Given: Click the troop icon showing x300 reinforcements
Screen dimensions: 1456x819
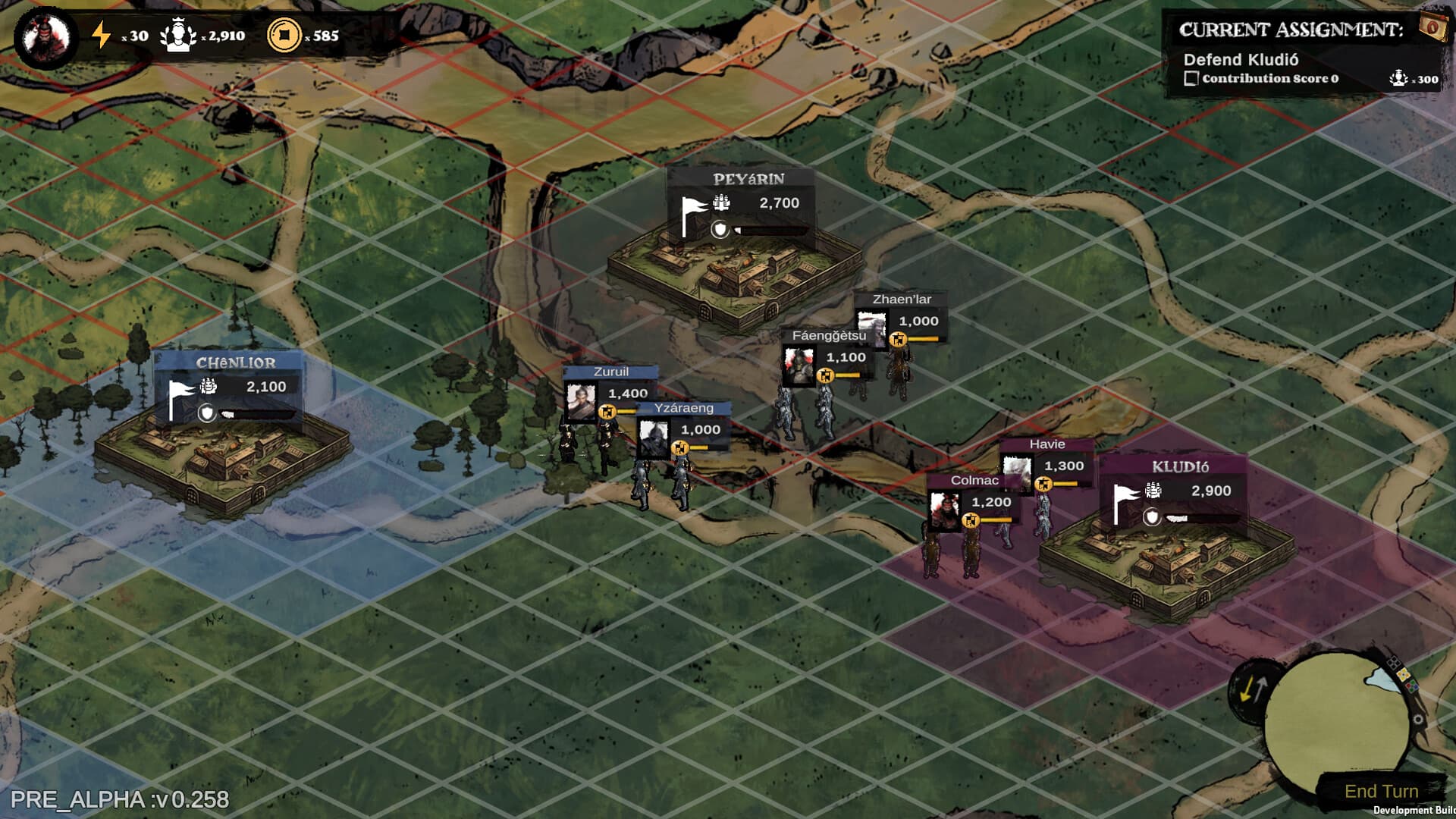Looking at the screenshot, I should tap(1398, 79).
